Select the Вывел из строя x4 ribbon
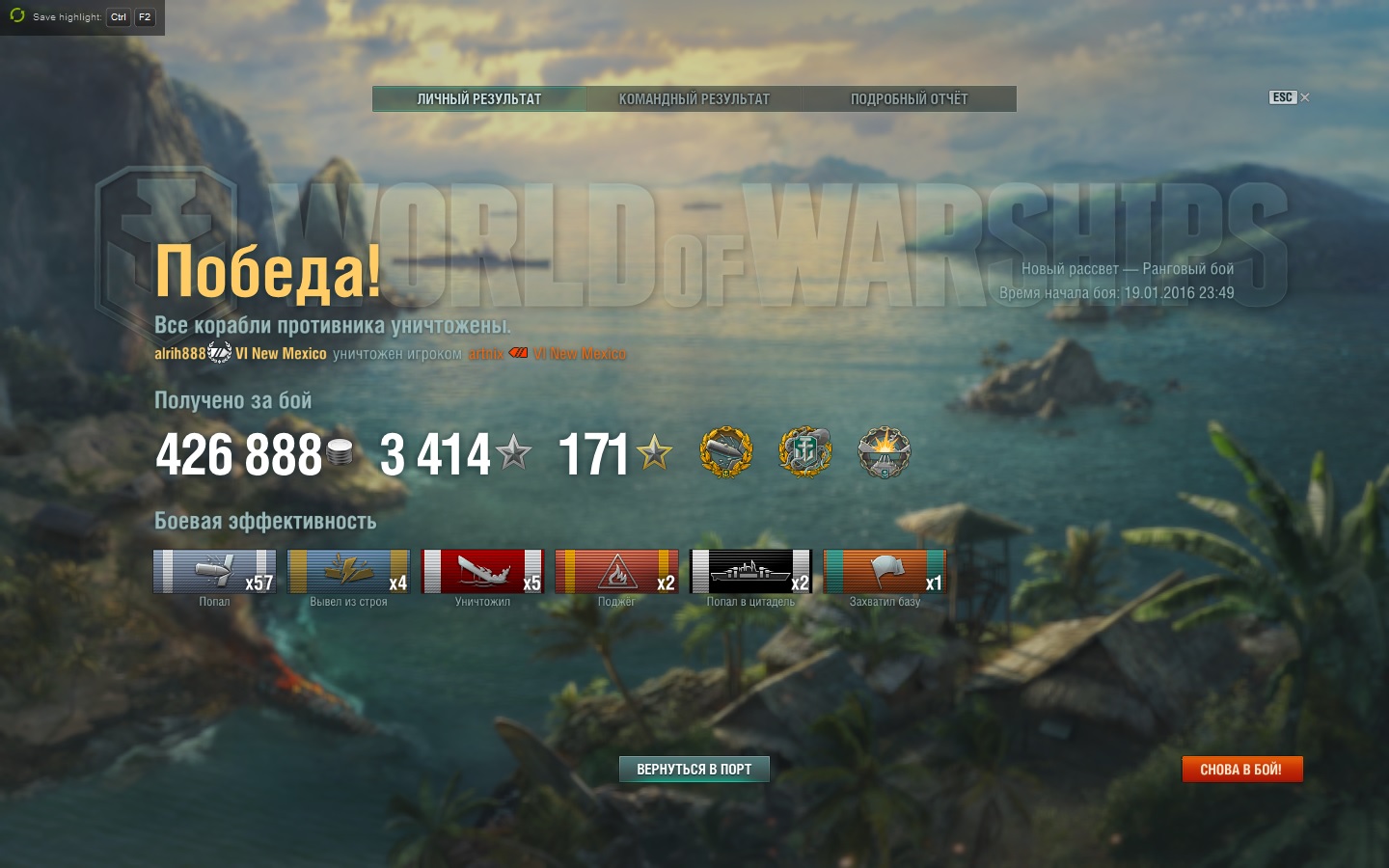 tap(348, 571)
